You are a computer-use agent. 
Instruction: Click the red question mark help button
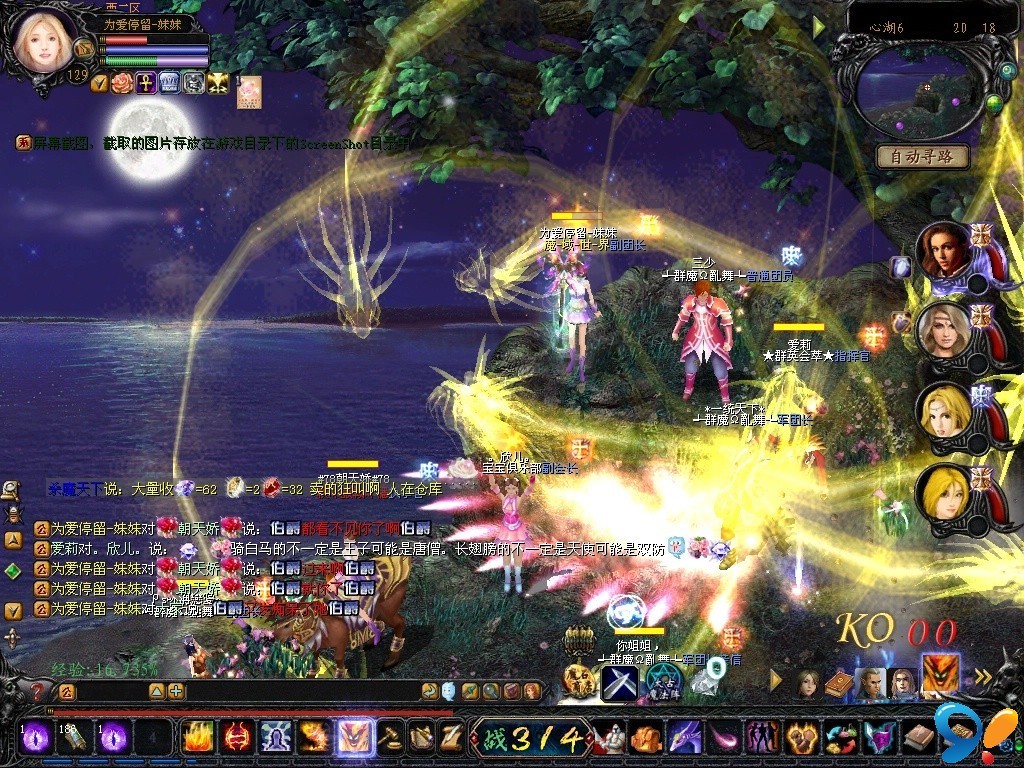tap(38, 691)
